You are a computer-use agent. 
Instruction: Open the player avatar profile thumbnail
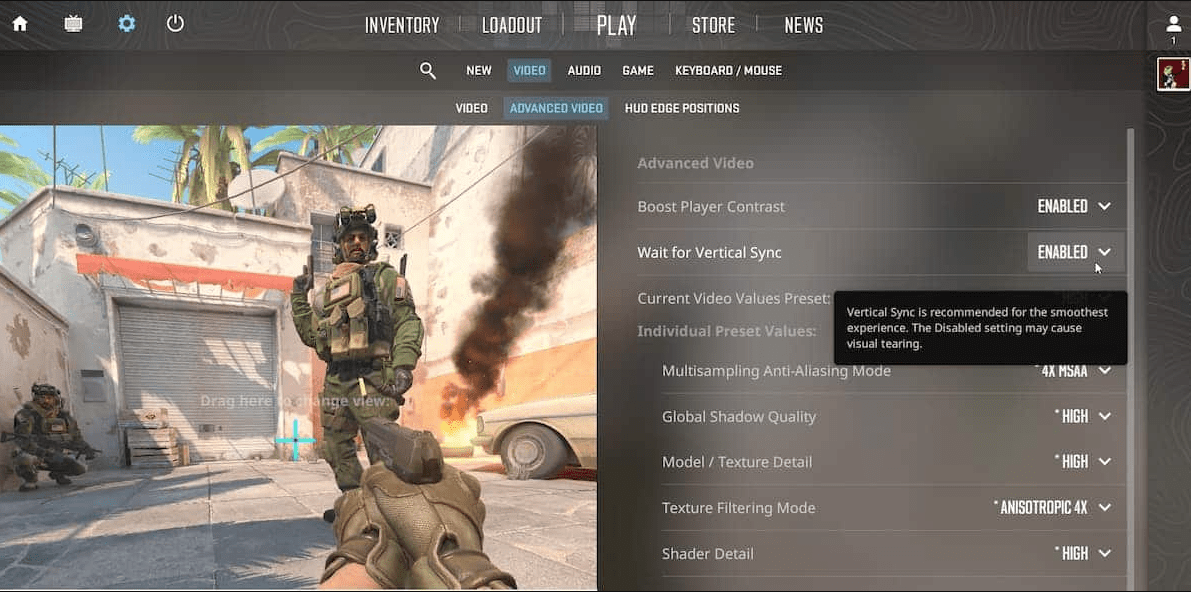coord(1173,74)
